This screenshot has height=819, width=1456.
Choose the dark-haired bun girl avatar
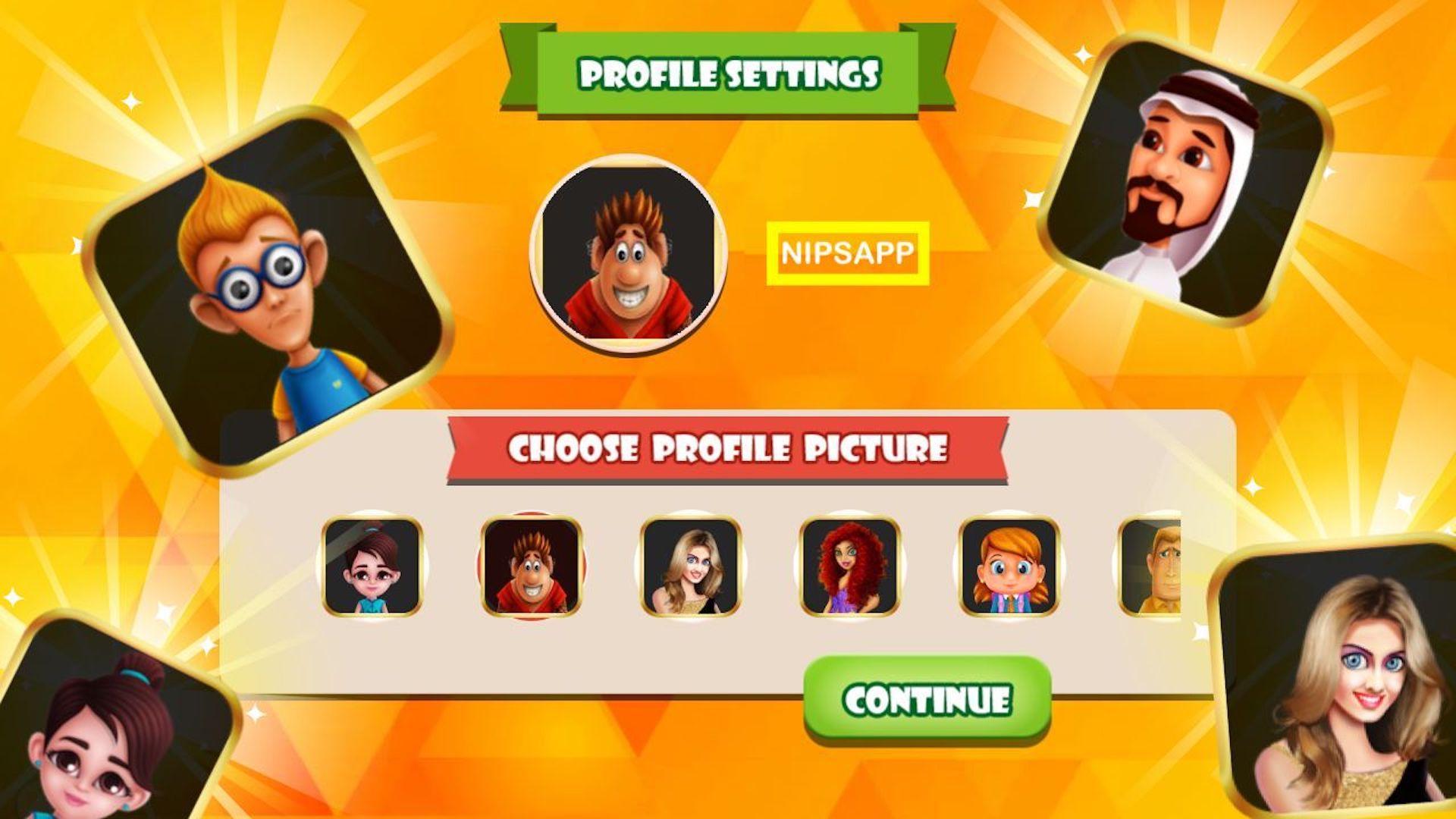click(372, 566)
